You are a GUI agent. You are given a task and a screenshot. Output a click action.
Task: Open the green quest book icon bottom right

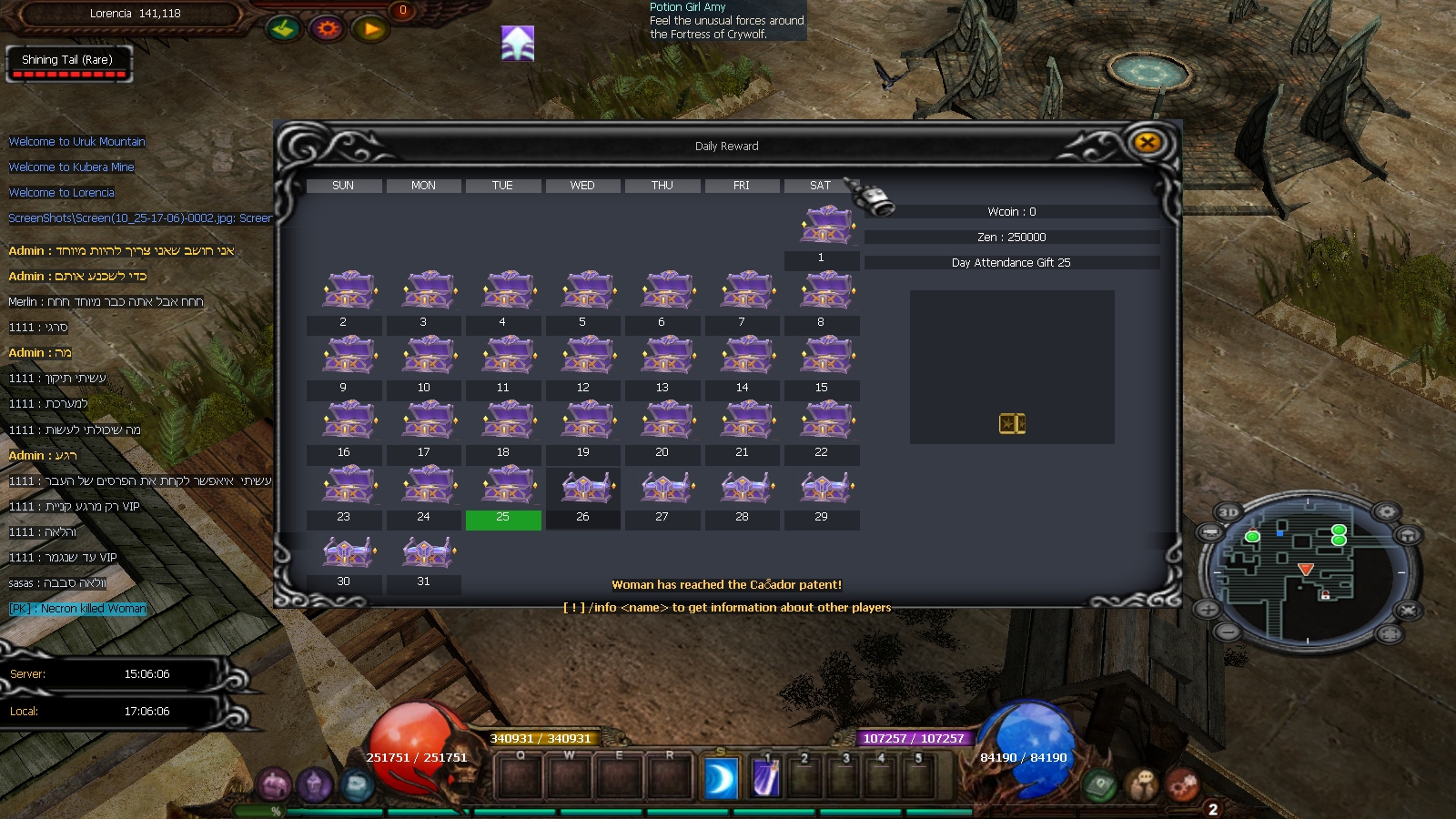tap(1098, 784)
